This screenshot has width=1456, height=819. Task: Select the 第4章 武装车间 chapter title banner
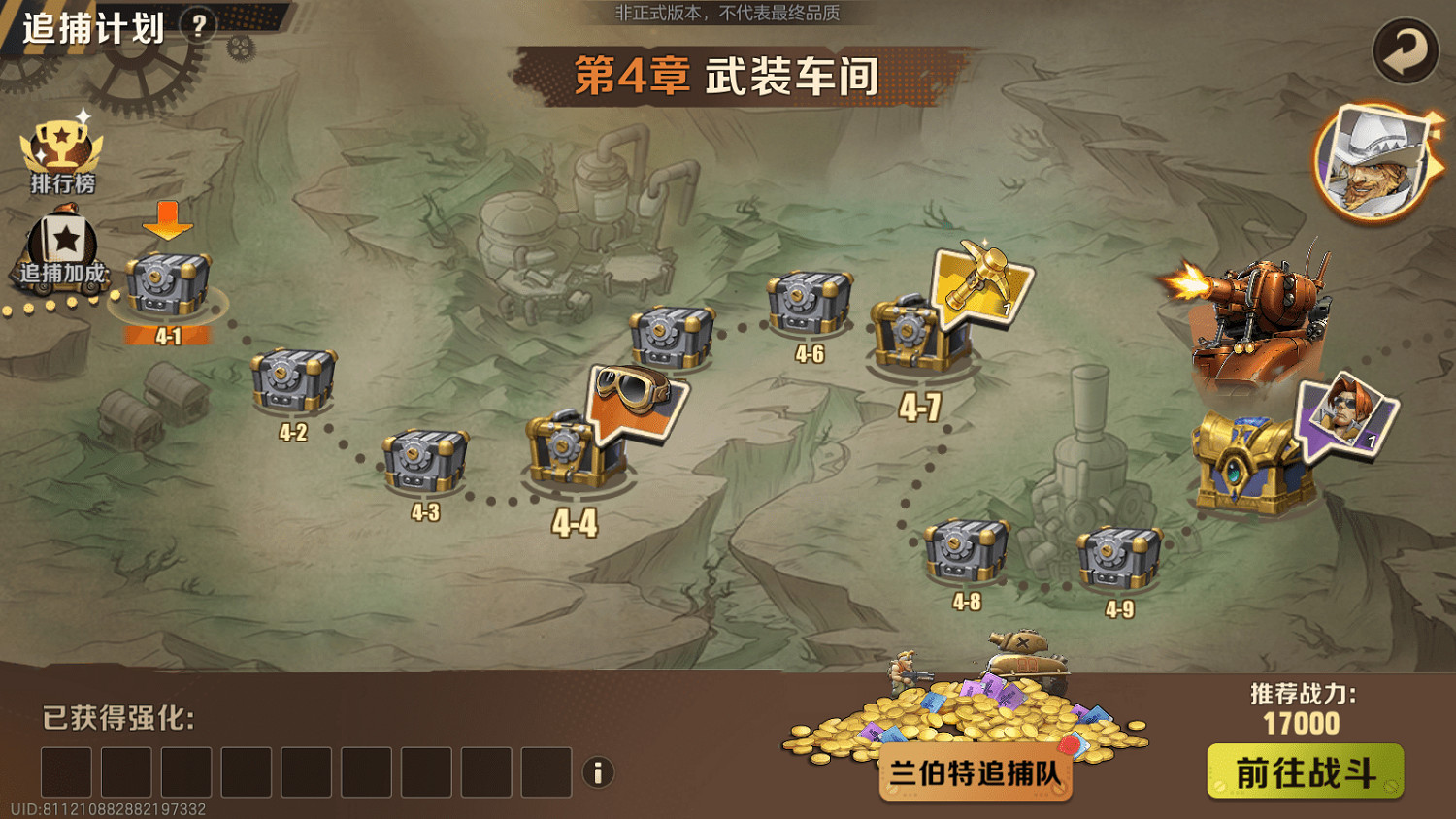tap(728, 72)
